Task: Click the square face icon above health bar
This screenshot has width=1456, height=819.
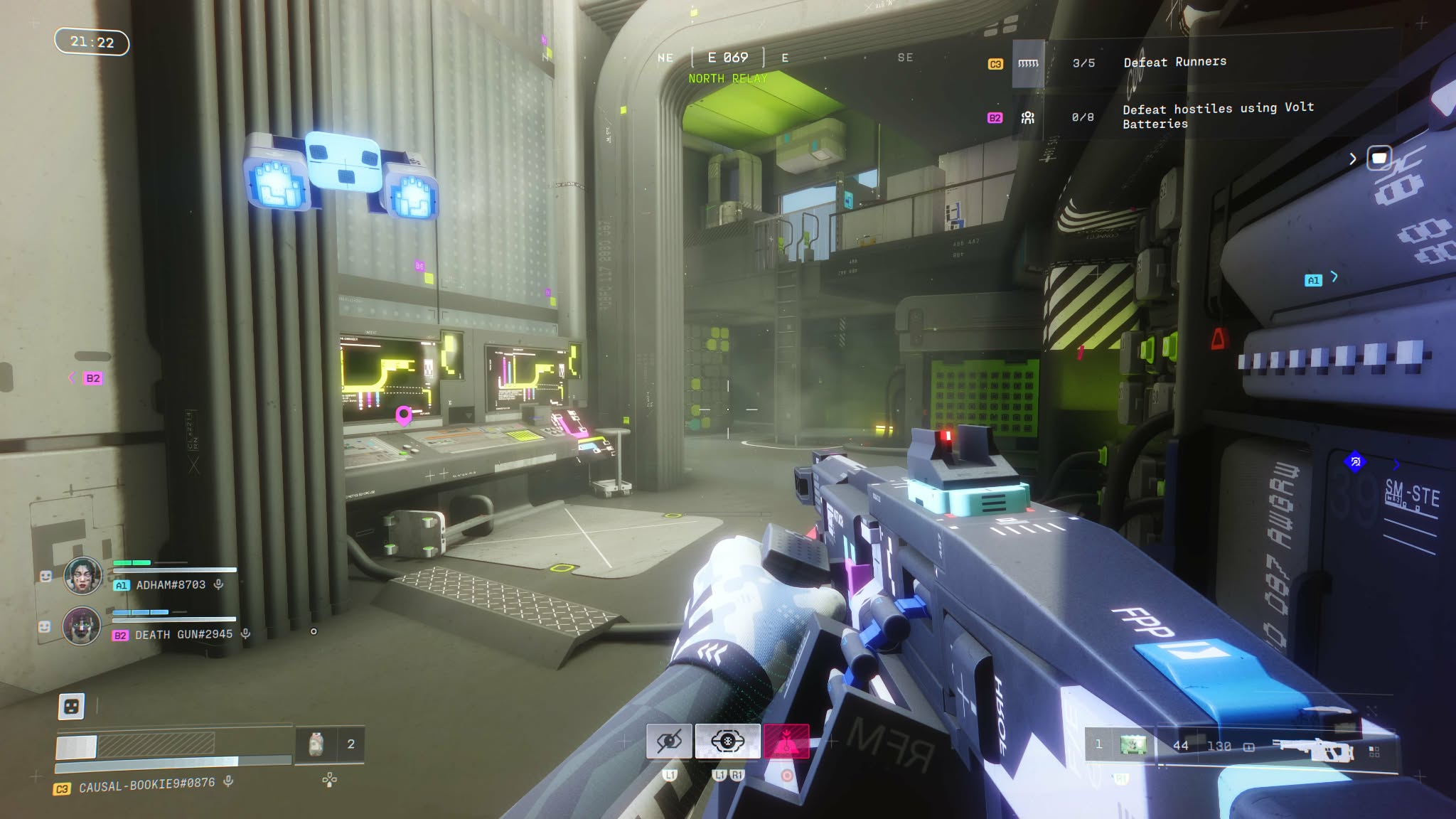Action: (71, 706)
